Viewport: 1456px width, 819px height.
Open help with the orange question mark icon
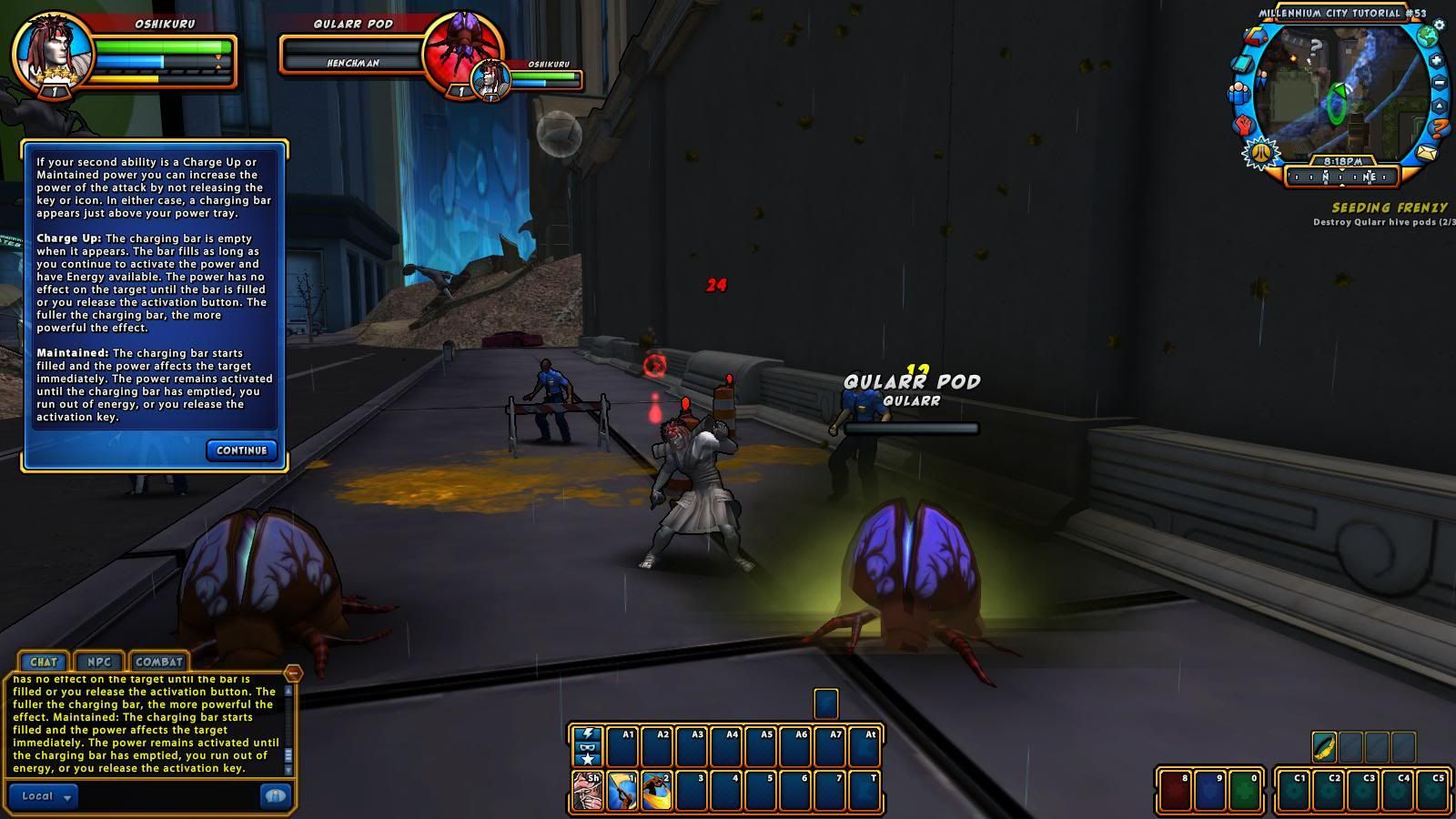[1440, 128]
